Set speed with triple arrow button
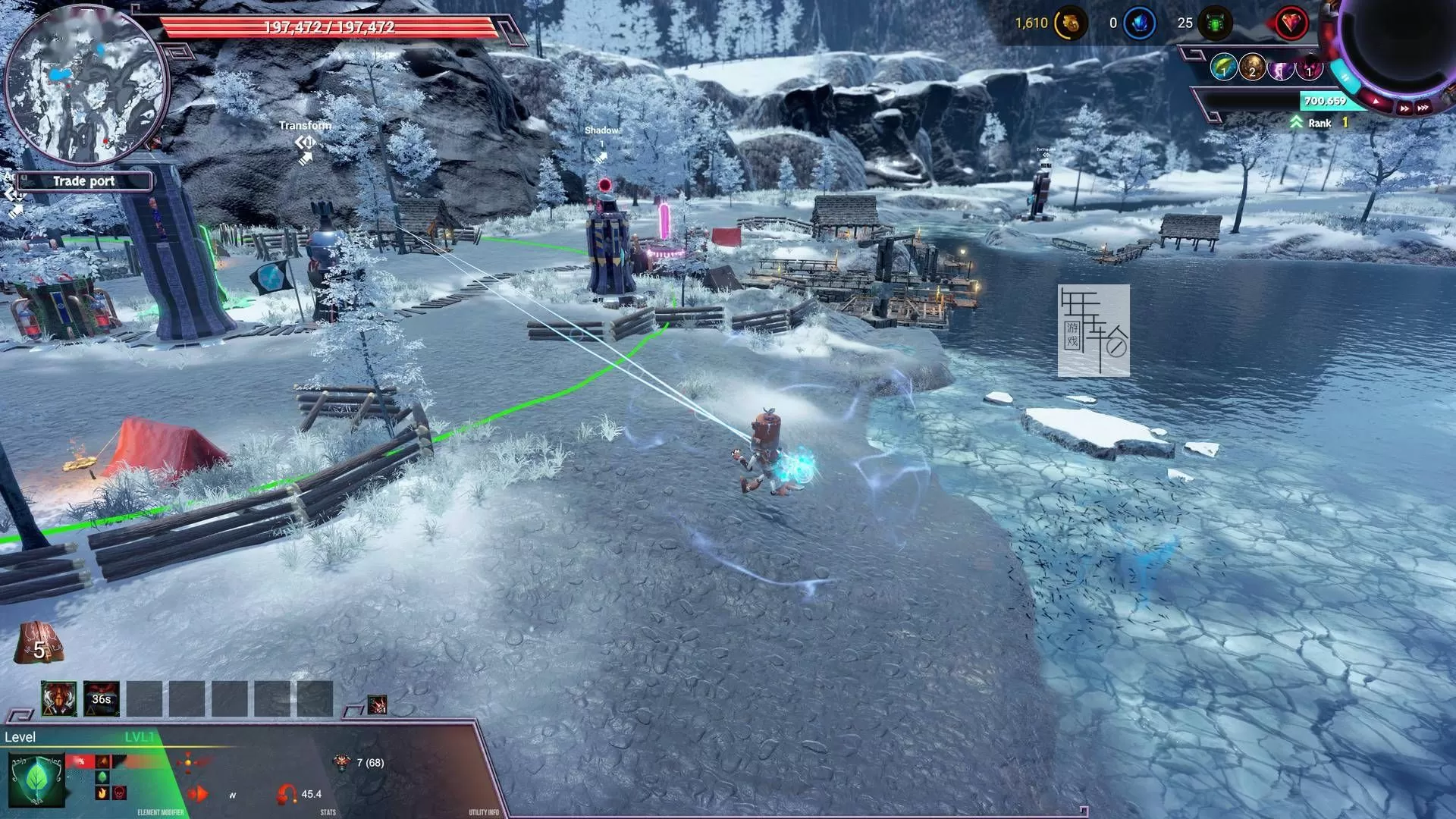The height and width of the screenshot is (819, 1456). [1423, 108]
